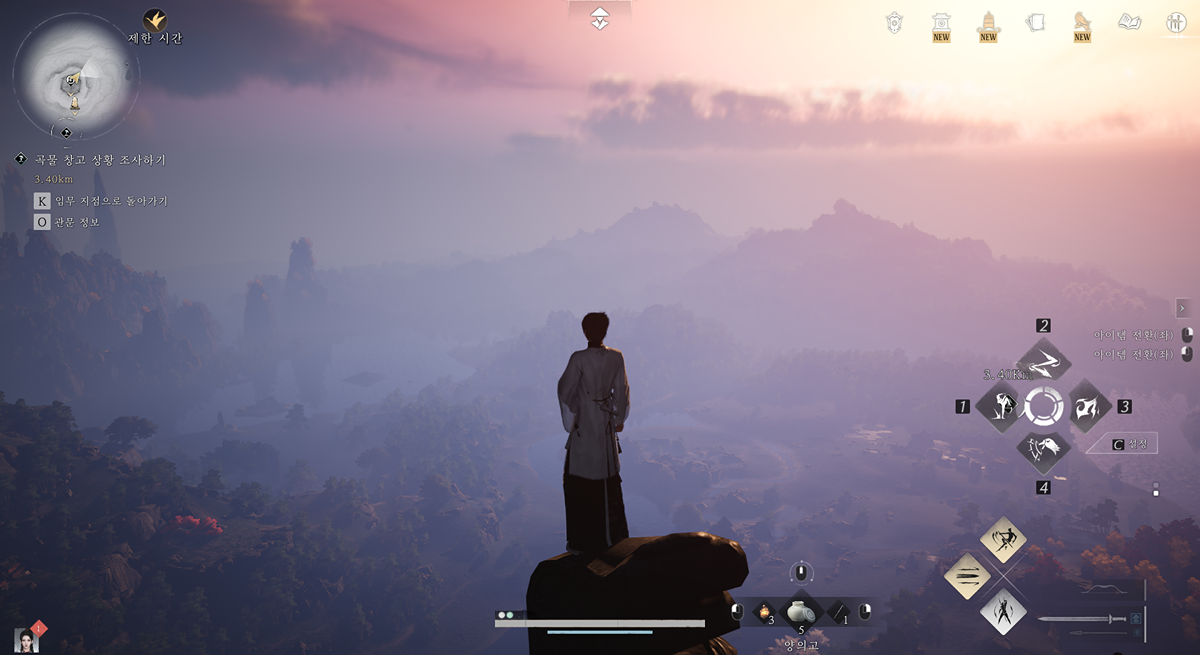Open the stacked papers menu icon

(1035, 22)
